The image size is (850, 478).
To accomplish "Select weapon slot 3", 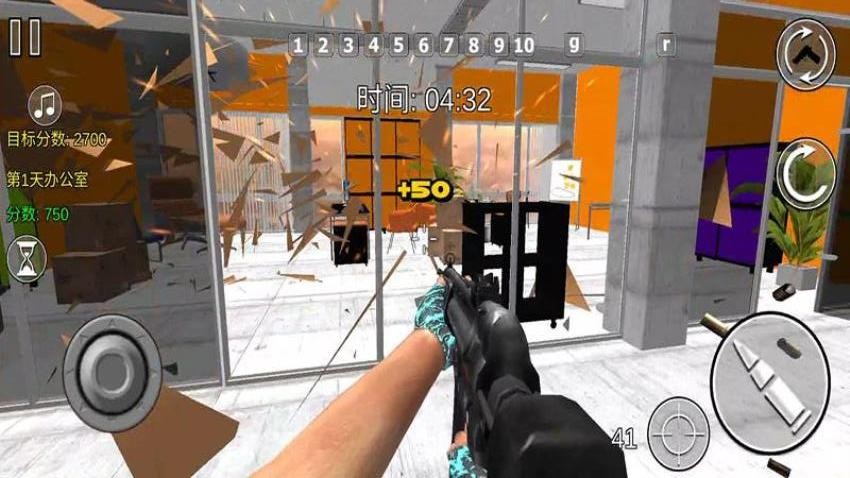I will [348, 44].
